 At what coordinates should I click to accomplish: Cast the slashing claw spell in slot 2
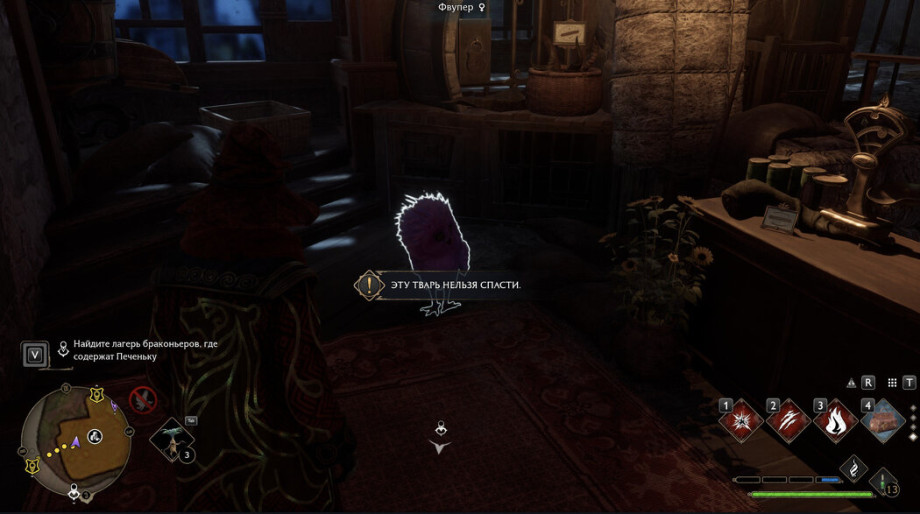[787, 421]
